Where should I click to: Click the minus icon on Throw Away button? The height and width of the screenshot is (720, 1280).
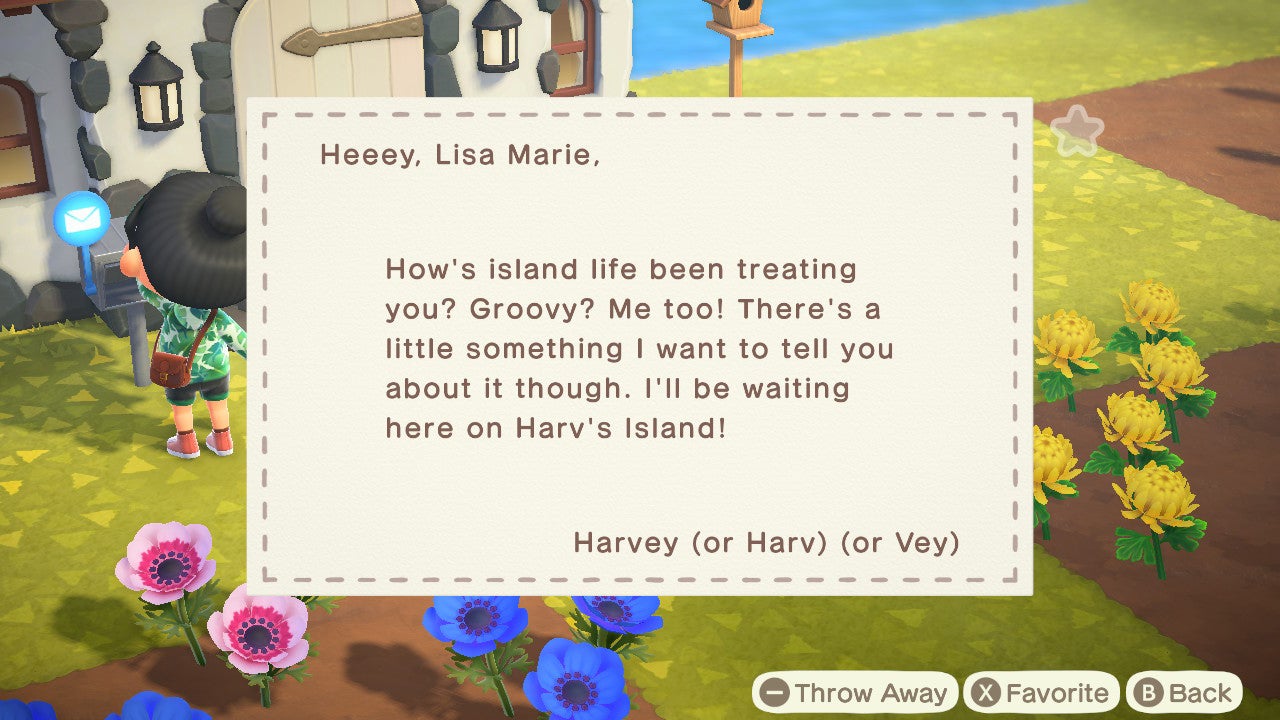coord(773,692)
